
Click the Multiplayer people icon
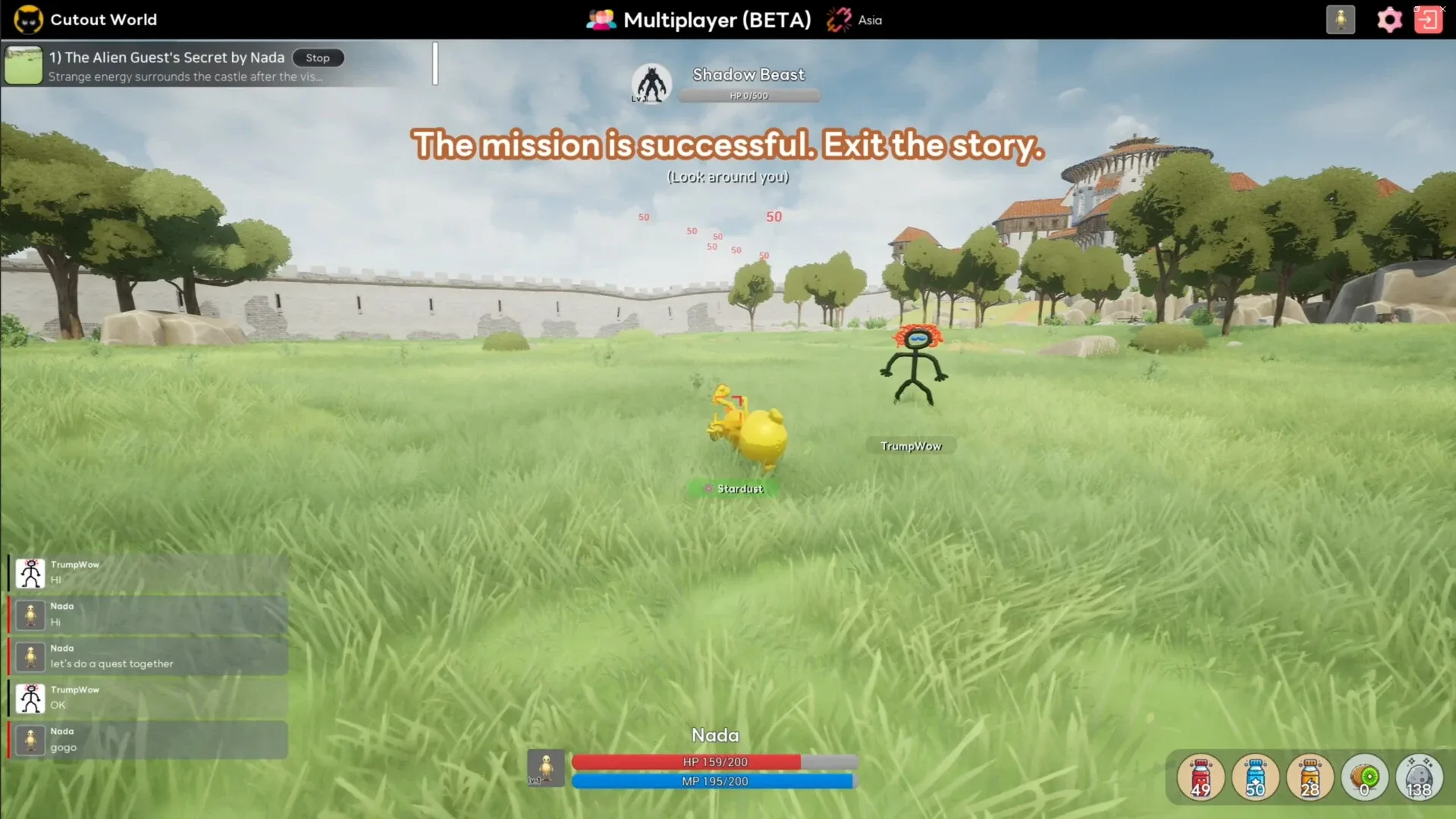[600, 20]
